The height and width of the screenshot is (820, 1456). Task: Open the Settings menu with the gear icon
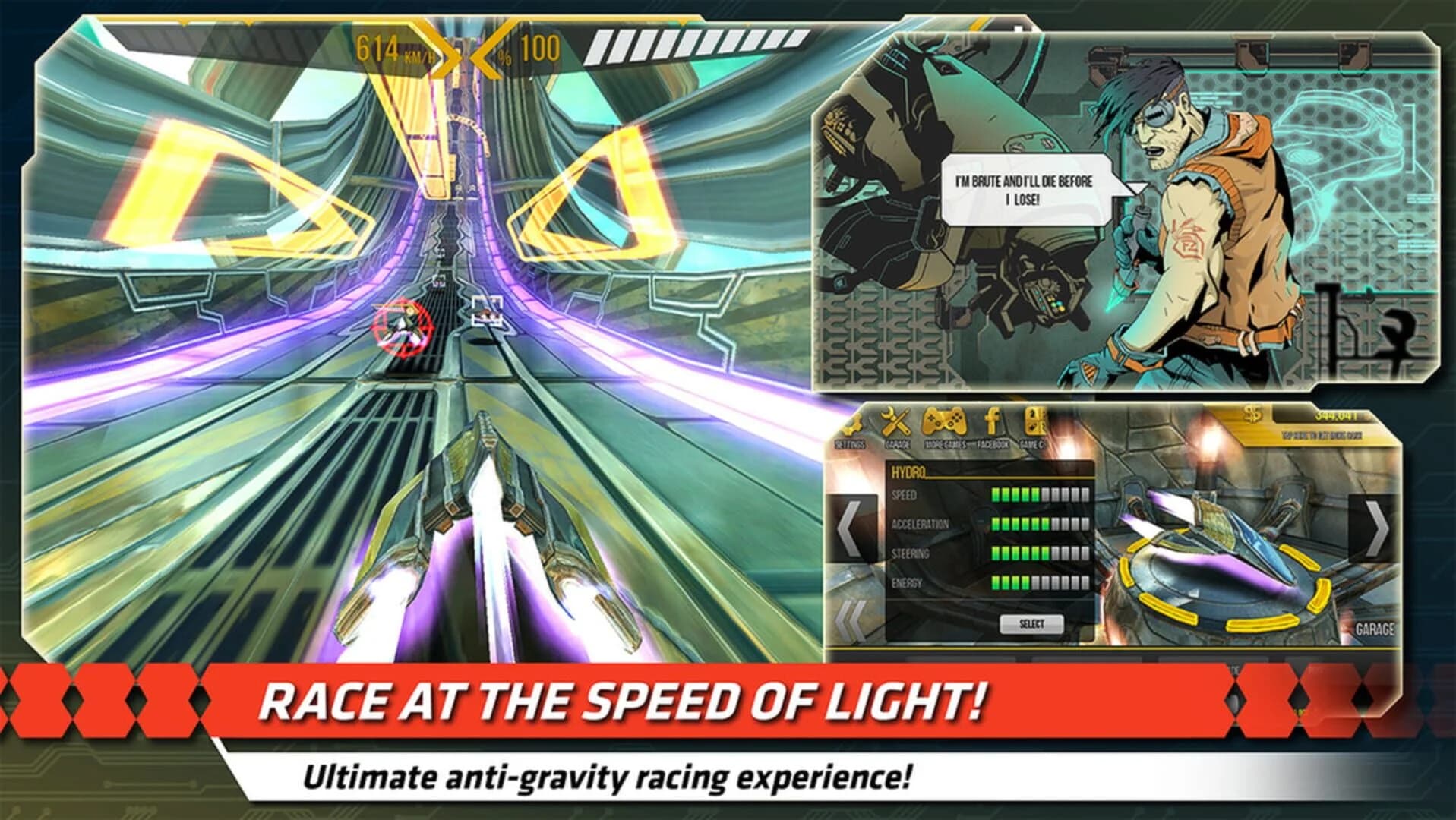854,424
